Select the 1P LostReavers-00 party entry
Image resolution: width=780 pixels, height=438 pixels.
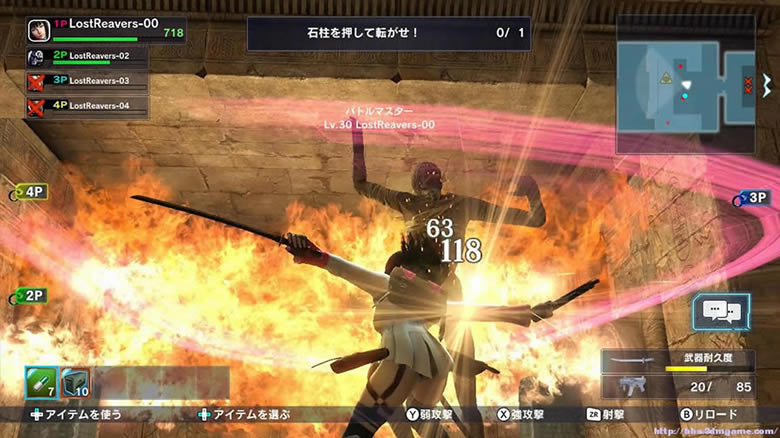(88, 30)
